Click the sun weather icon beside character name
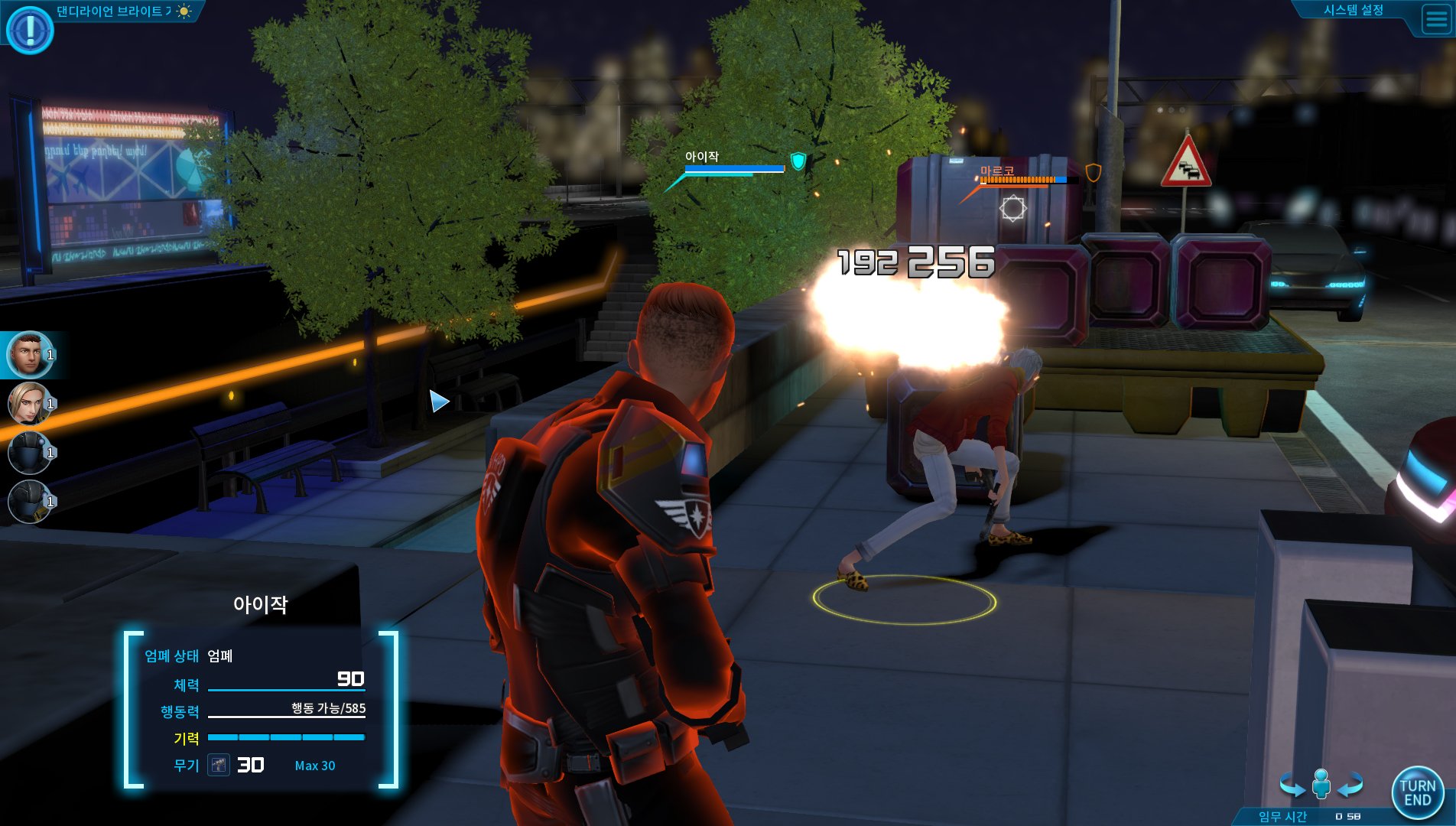This screenshot has width=1456, height=826. click(x=184, y=13)
